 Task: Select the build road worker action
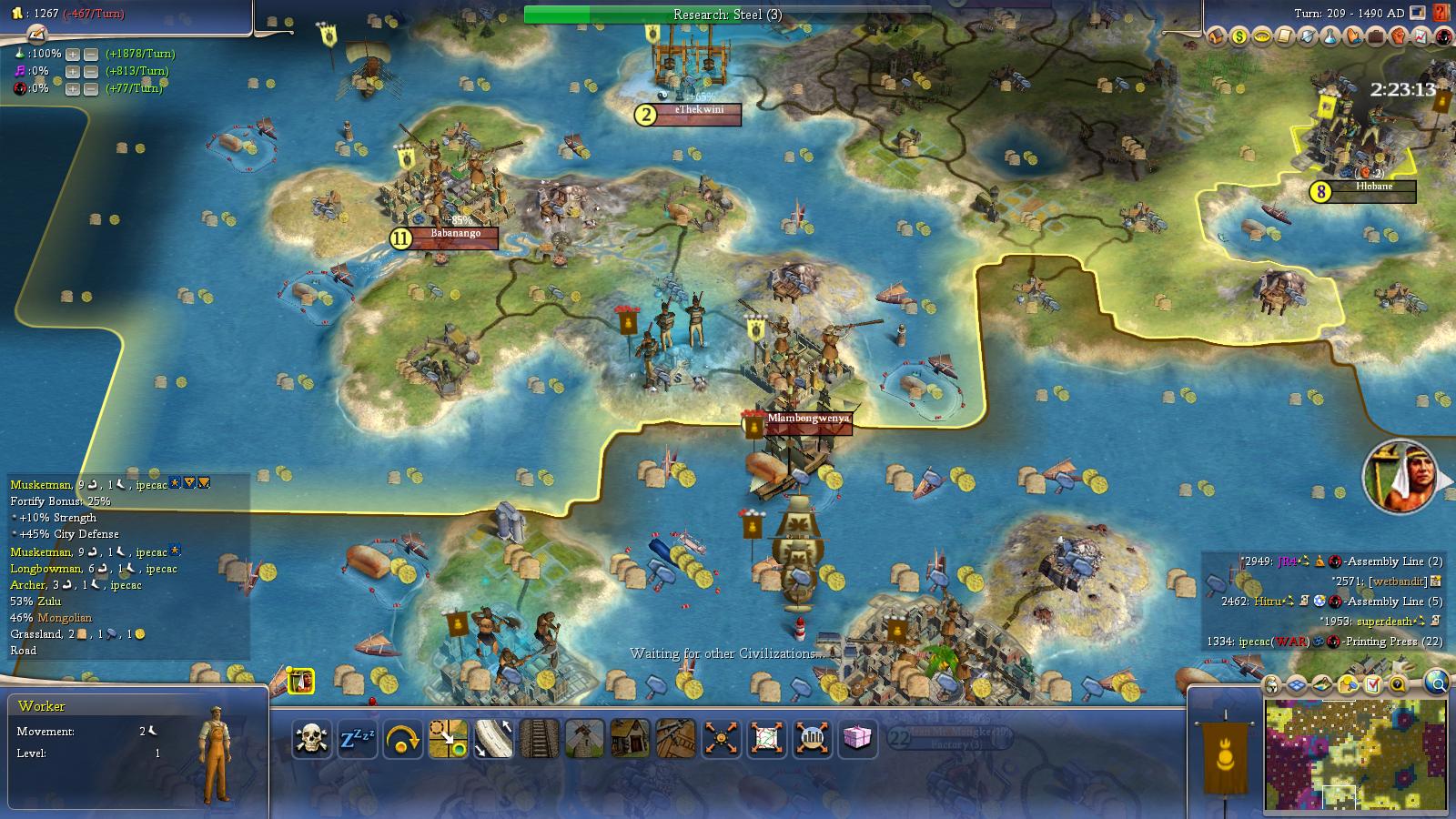click(494, 737)
